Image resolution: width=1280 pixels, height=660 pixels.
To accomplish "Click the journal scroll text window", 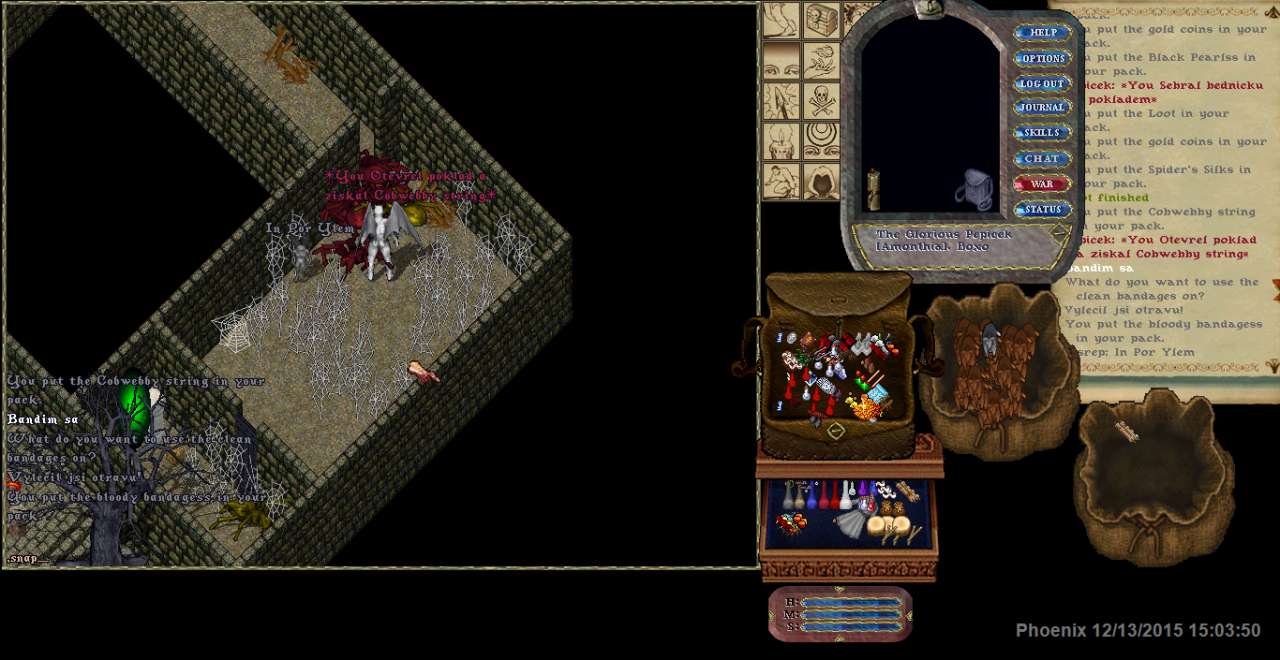I will click(1165, 200).
